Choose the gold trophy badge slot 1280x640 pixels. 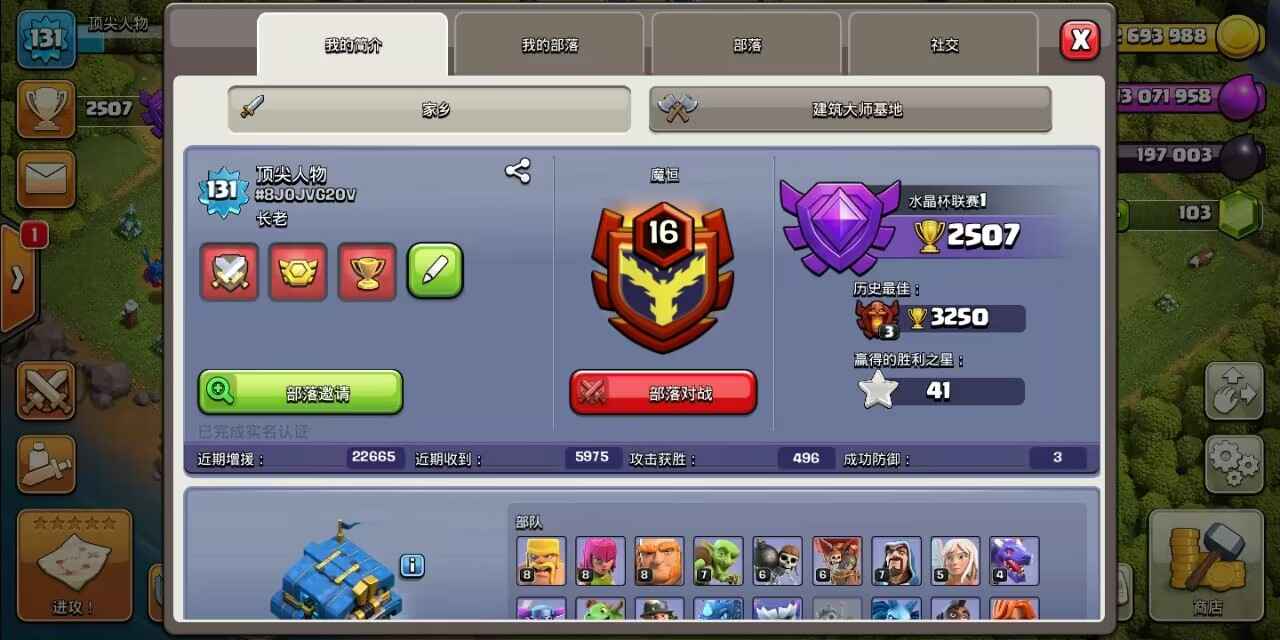coord(367,271)
